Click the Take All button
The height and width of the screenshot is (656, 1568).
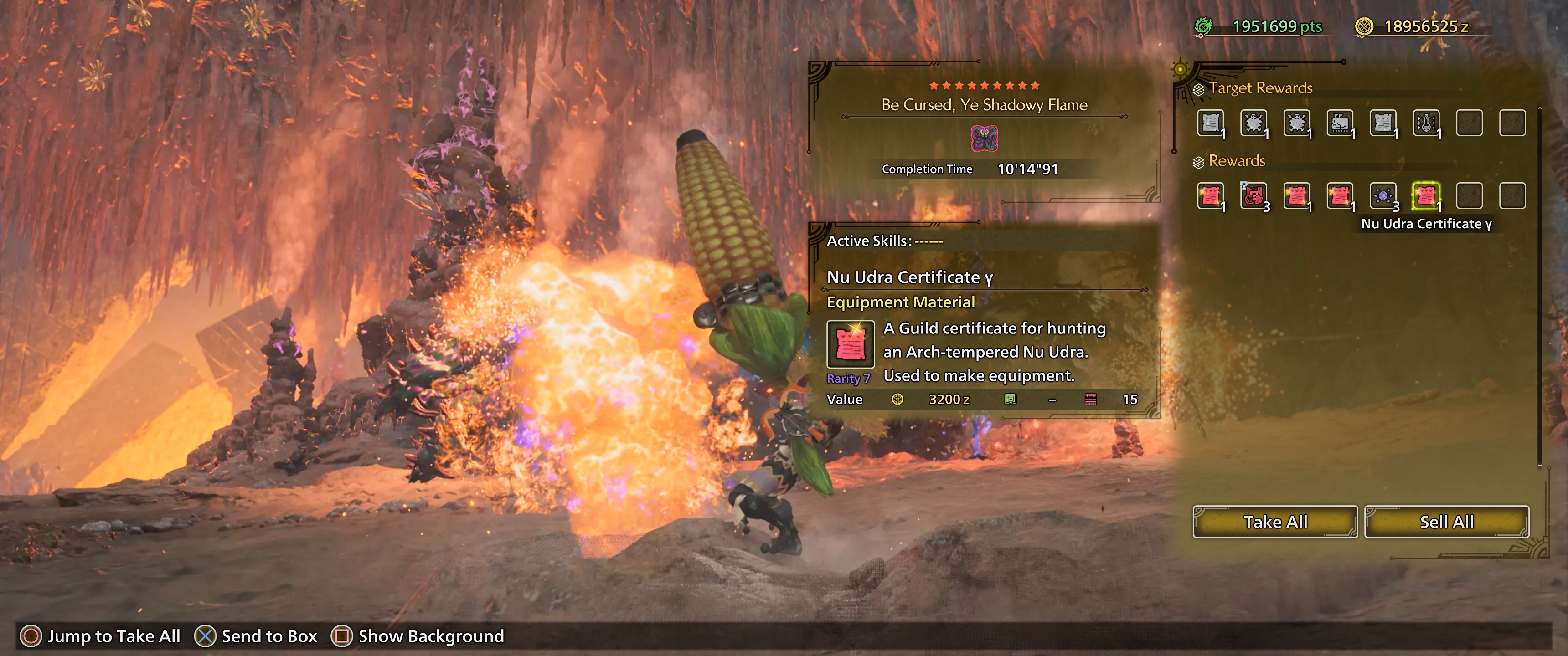[x=1274, y=522]
